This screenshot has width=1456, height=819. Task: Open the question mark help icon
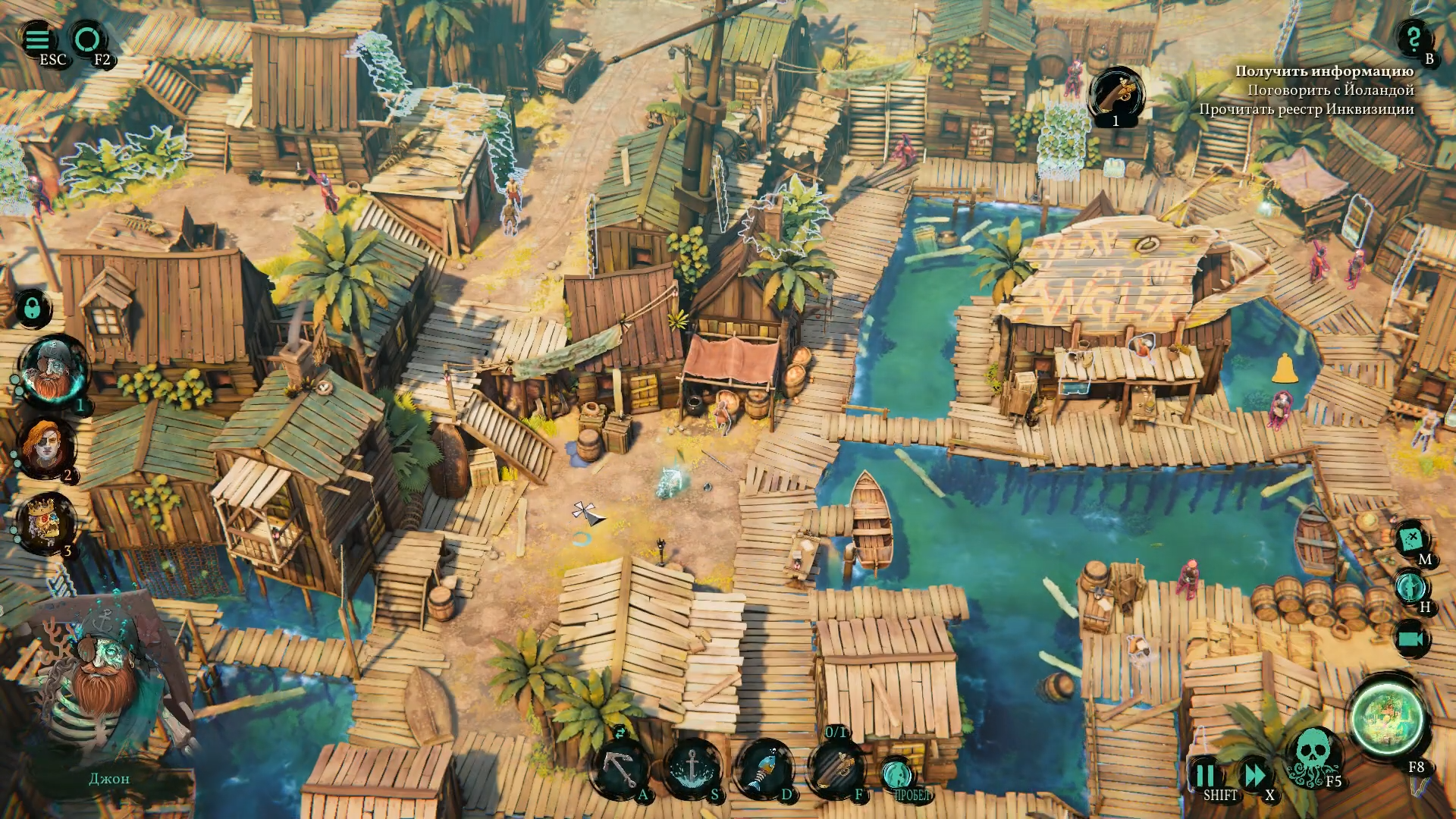pyautogui.click(x=1413, y=37)
